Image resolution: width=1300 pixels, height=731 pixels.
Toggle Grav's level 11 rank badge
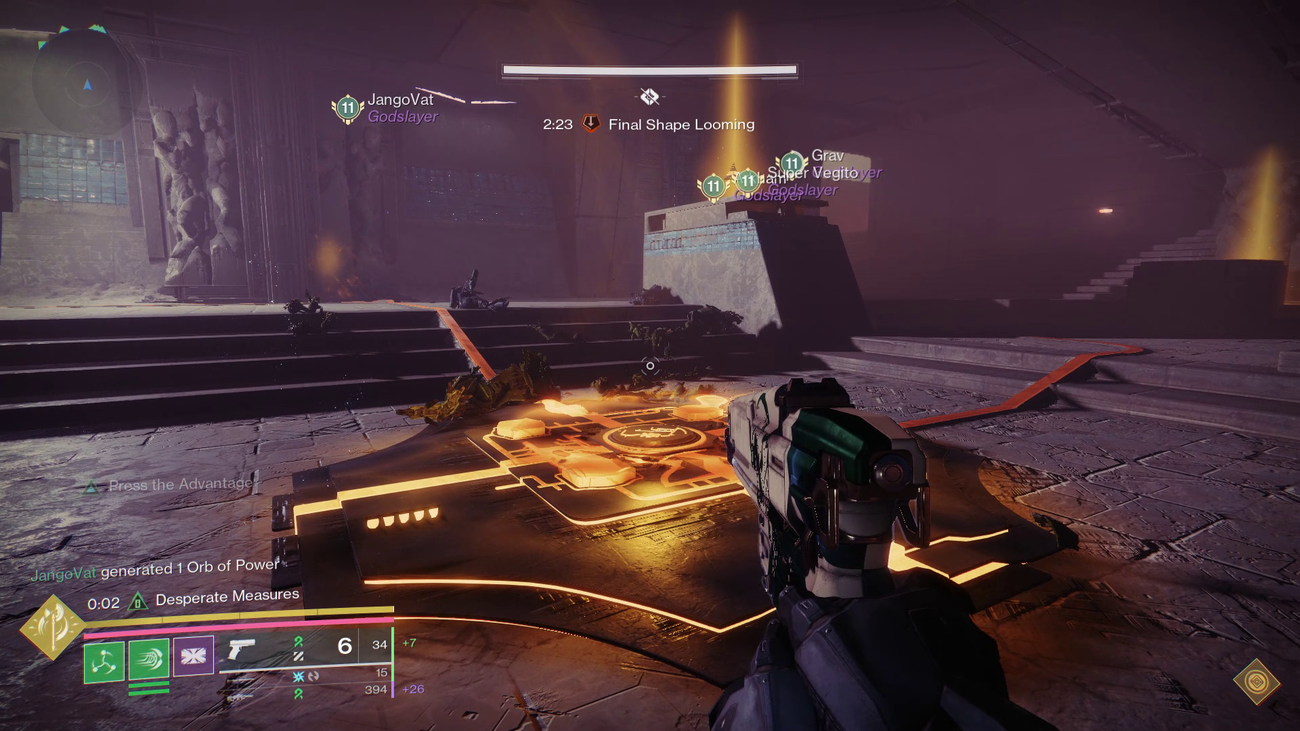pos(793,161)
